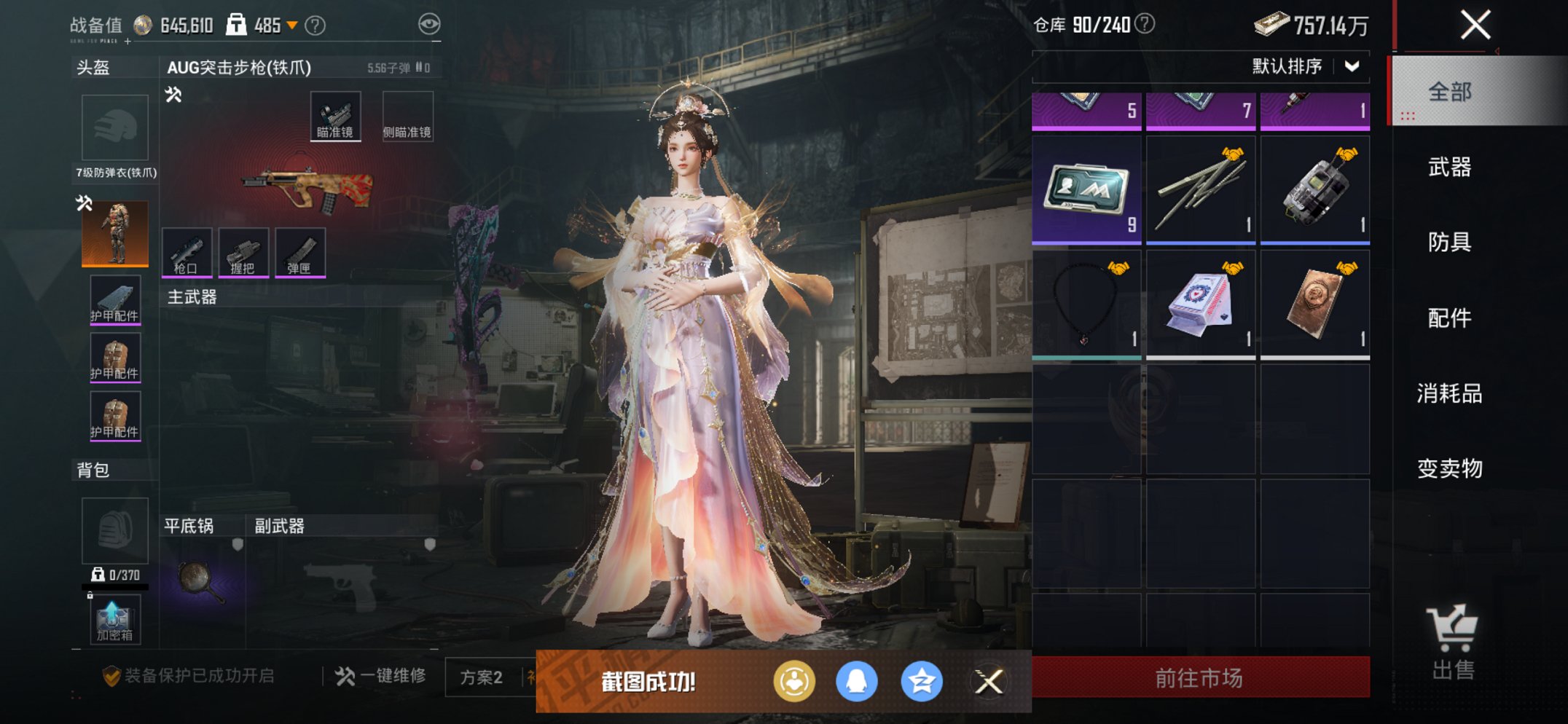Viewport: 1568px width, 724px height.
Task: Open the 瞄准镜 scope attachment slot
Action: point(335,115)
